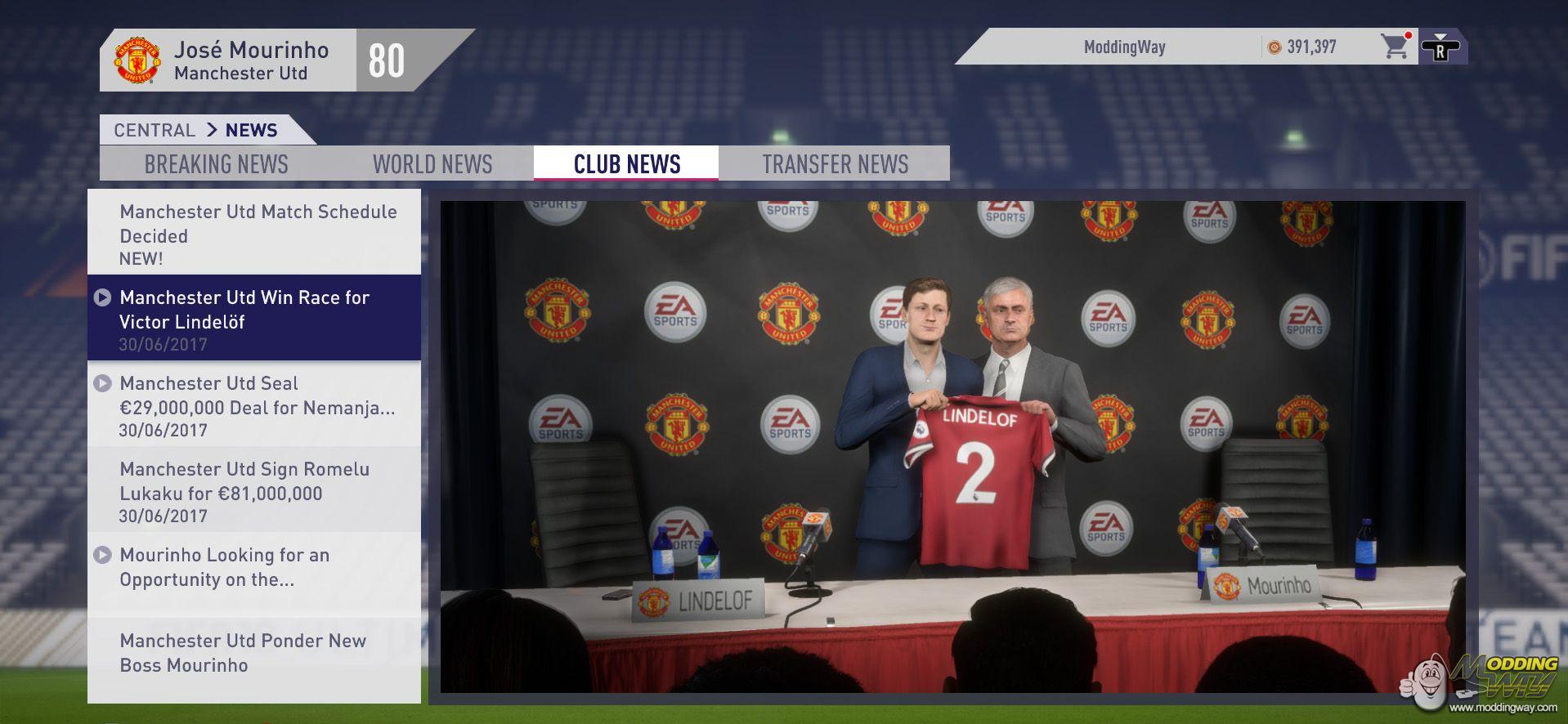Open Match Schedule Decided news item
Viewport: 1568px width, 724px height.
[254, 234]
